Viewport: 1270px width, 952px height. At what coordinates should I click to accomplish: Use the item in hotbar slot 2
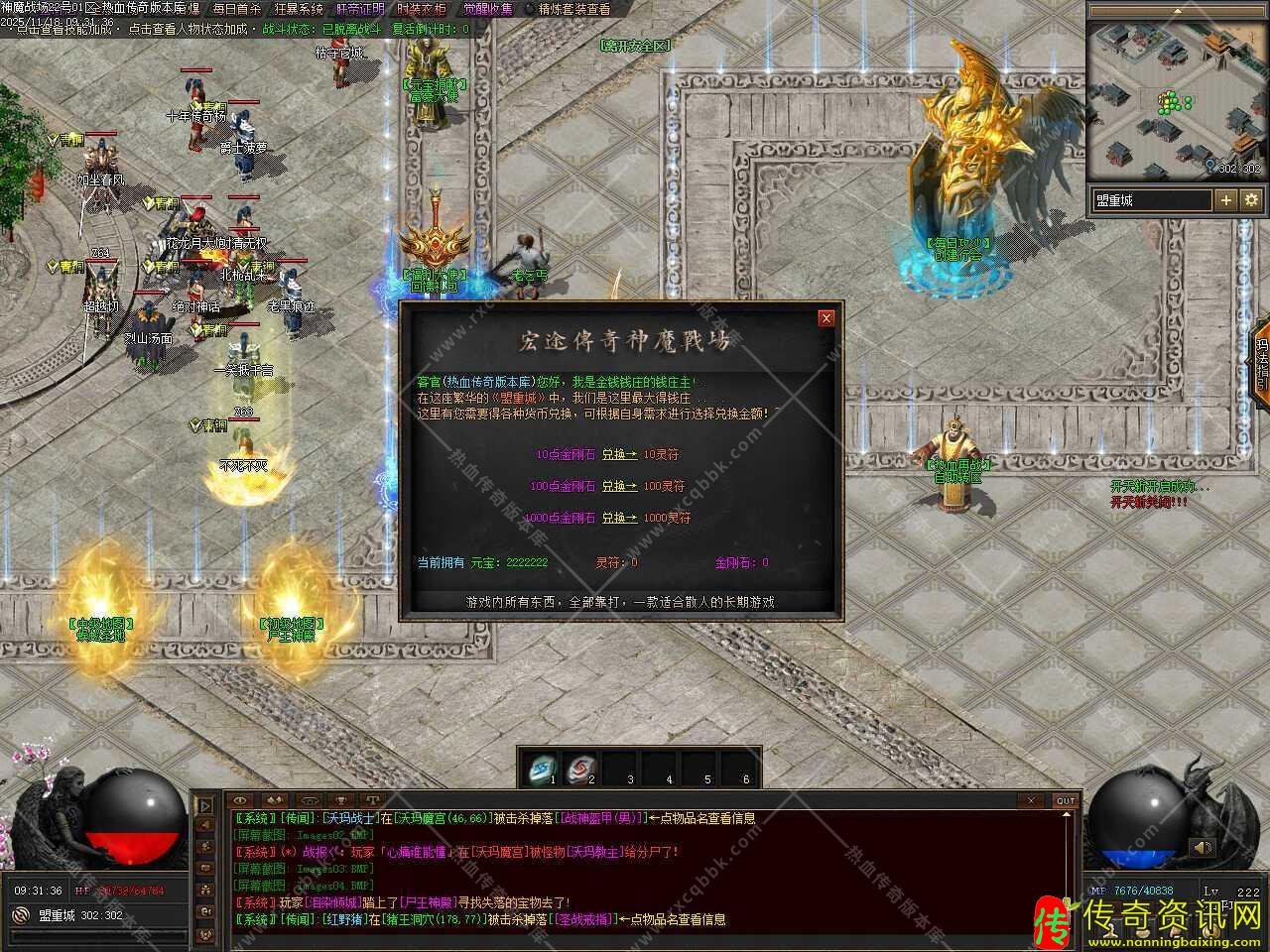[x=581, y=767]
